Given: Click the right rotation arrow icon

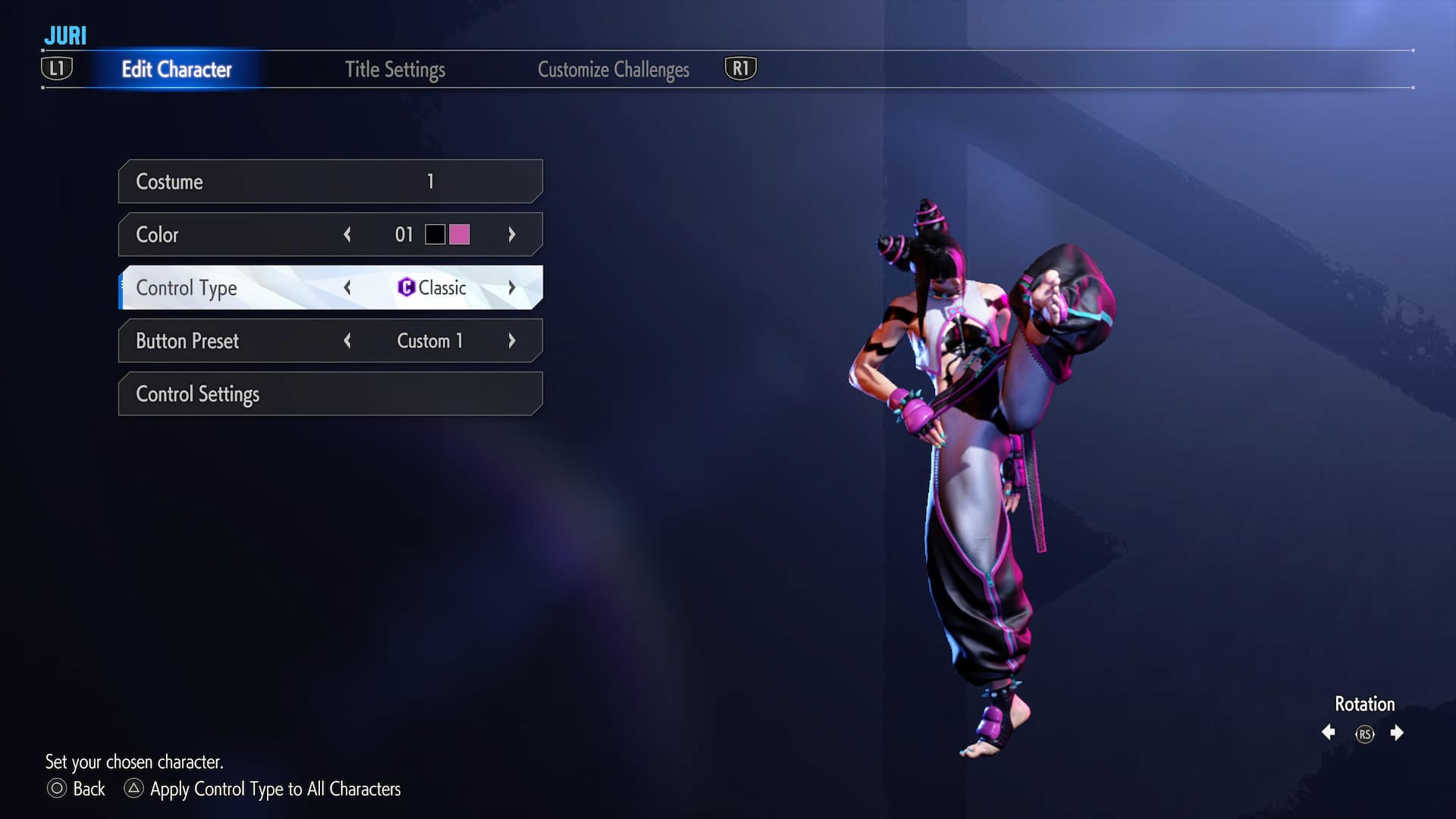Looking at the screenshot, I should [x=1398, y=733].
